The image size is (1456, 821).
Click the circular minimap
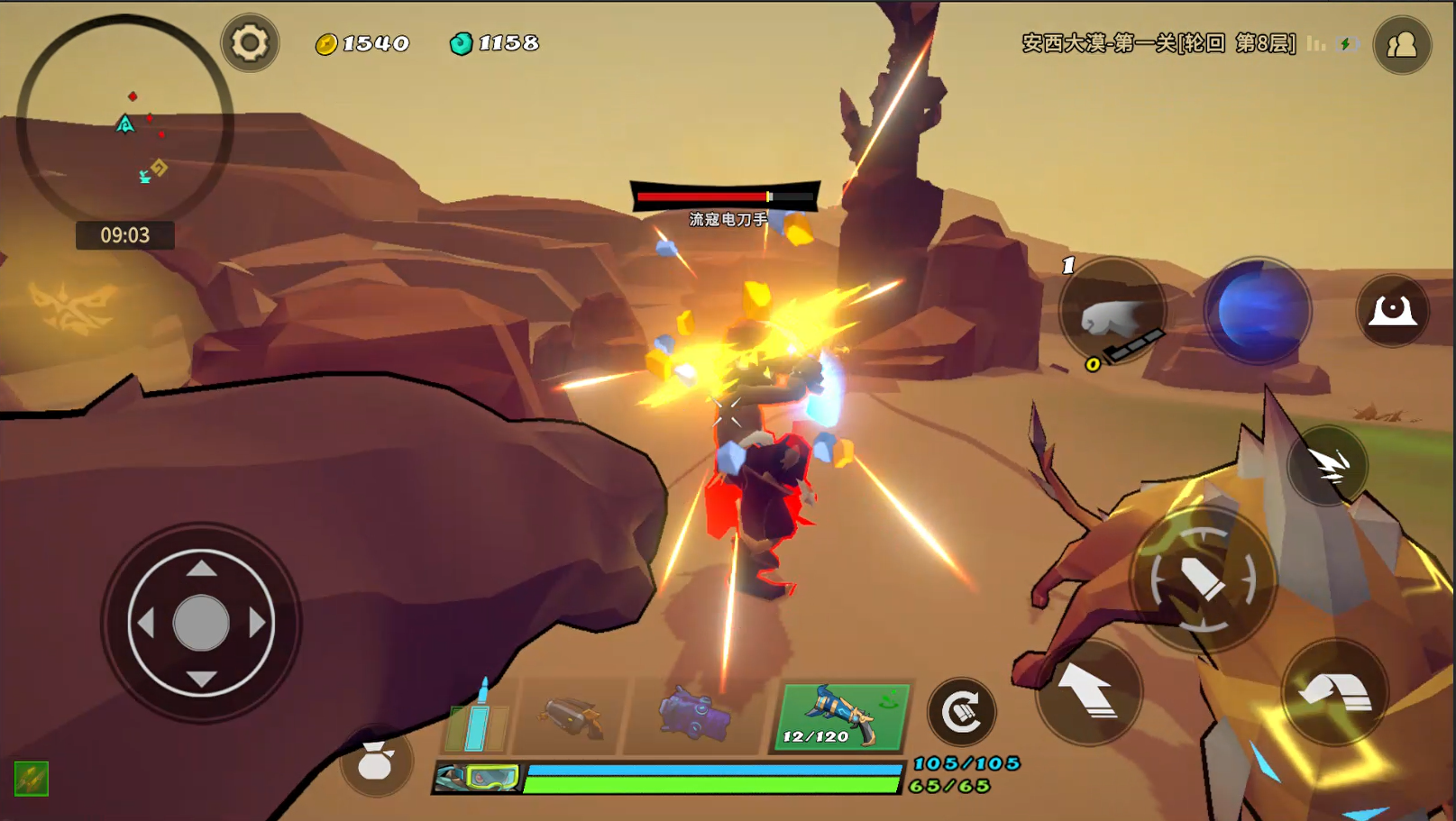point(124,122)
